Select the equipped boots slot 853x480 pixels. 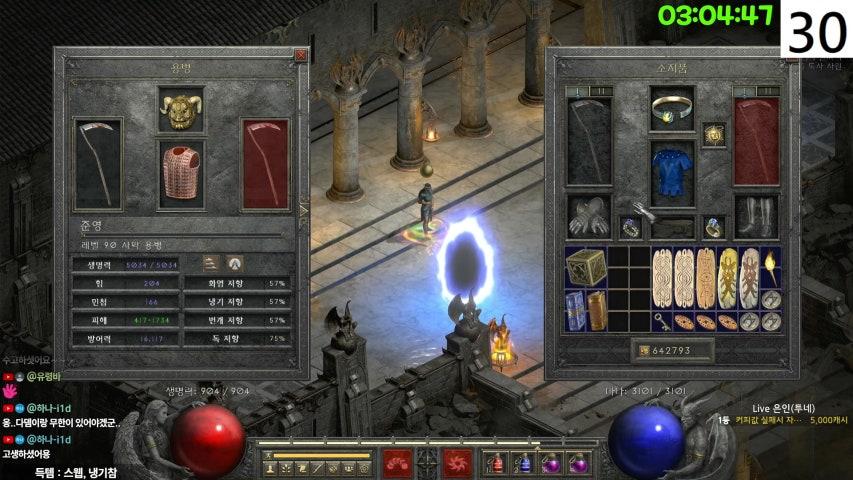[756, 215]
